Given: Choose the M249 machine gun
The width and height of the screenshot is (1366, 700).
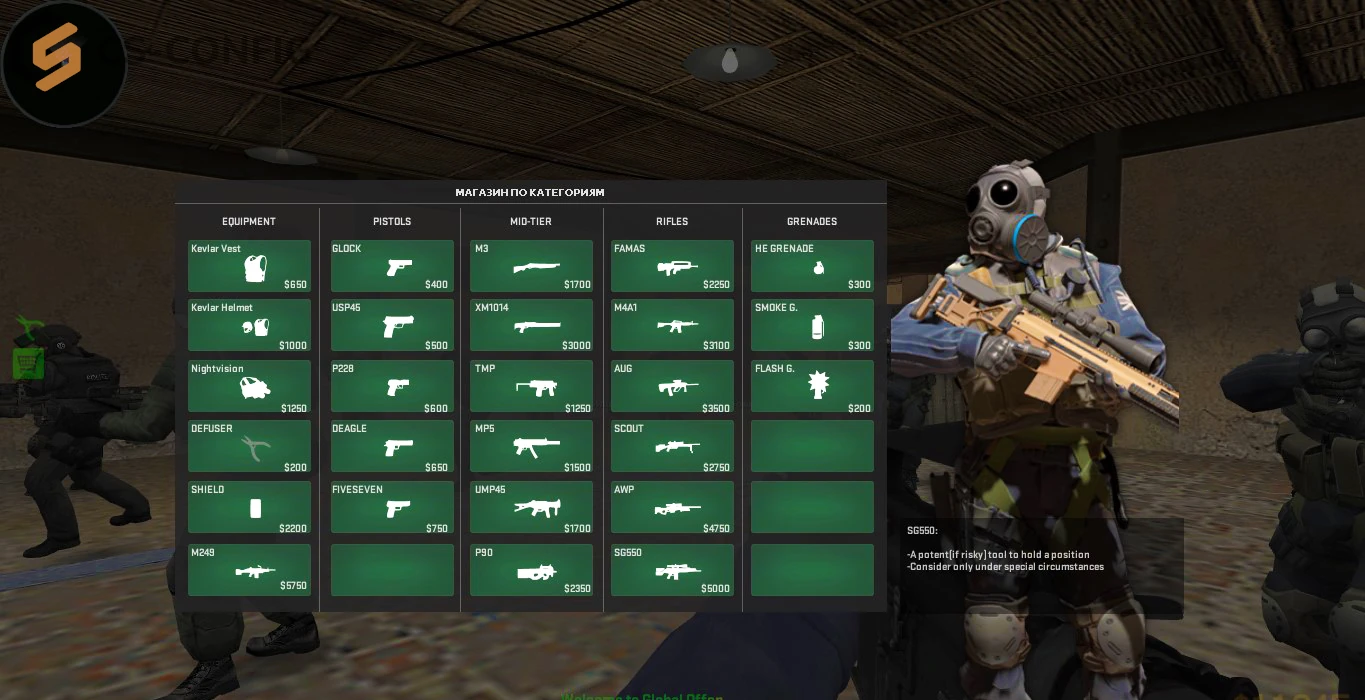Looking at the screenshot, I should (x=249, y=570).
